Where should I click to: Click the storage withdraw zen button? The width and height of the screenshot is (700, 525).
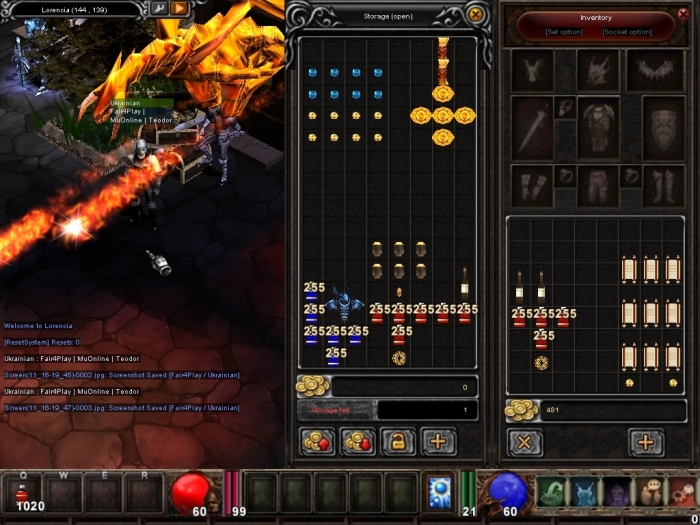click(x=358, y=441)
